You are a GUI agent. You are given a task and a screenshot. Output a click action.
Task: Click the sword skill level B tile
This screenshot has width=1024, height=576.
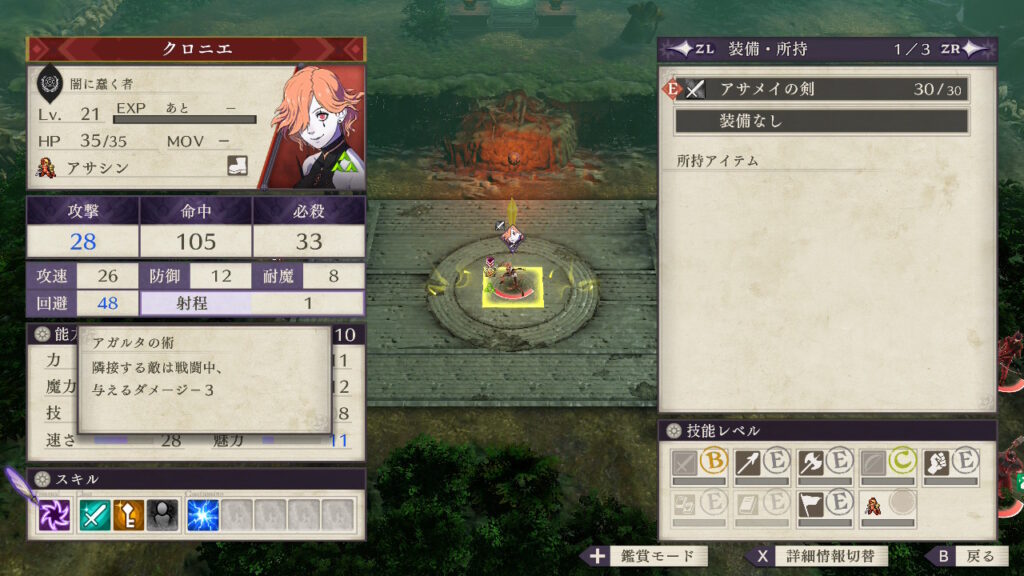(x=699, y=465)
